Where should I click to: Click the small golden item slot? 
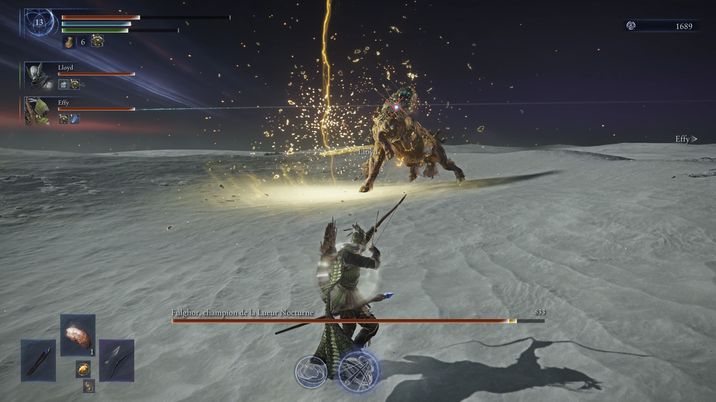point(84,369)
